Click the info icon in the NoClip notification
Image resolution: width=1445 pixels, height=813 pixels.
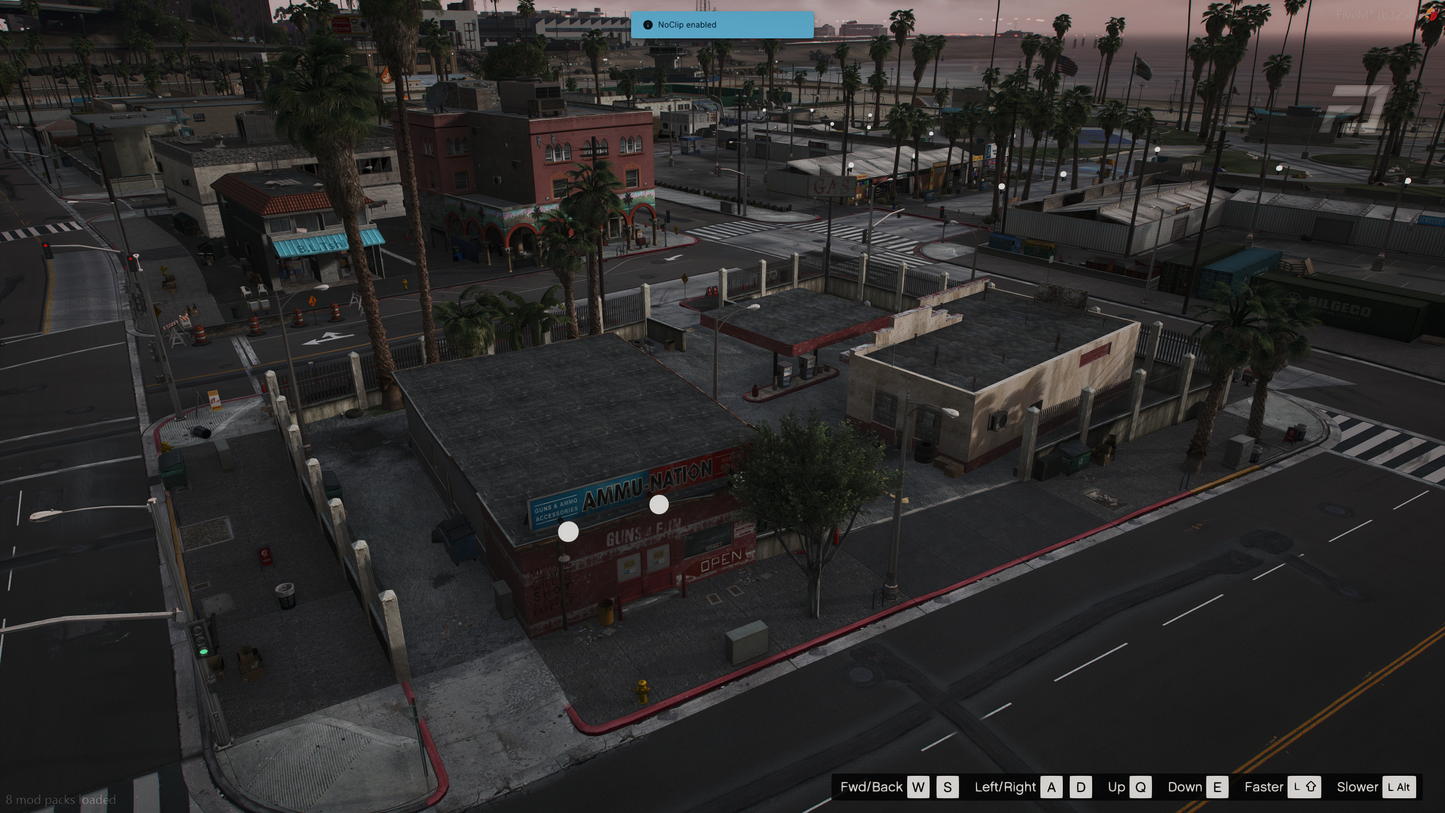647,25
